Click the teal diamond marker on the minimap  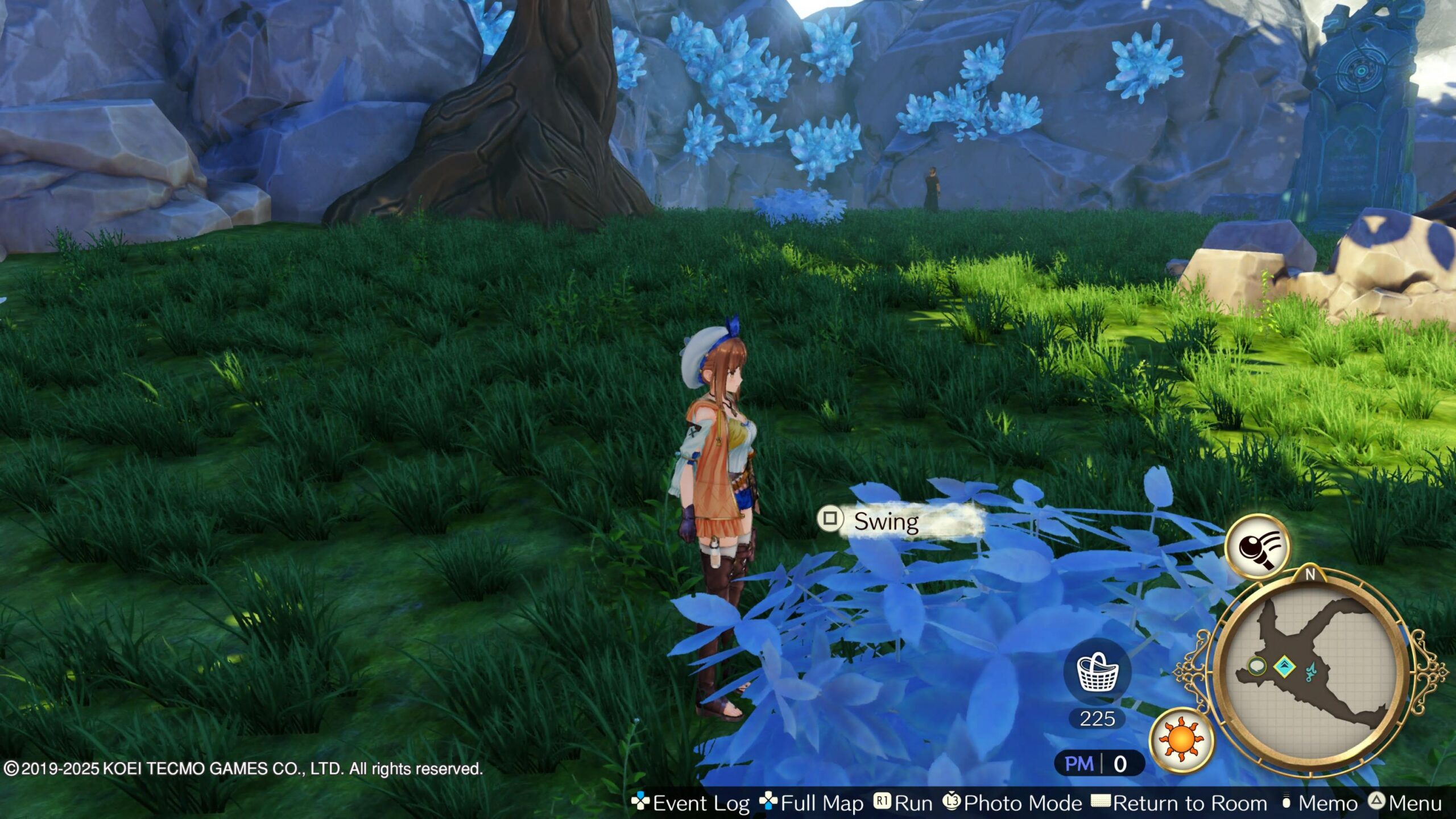1284,666
